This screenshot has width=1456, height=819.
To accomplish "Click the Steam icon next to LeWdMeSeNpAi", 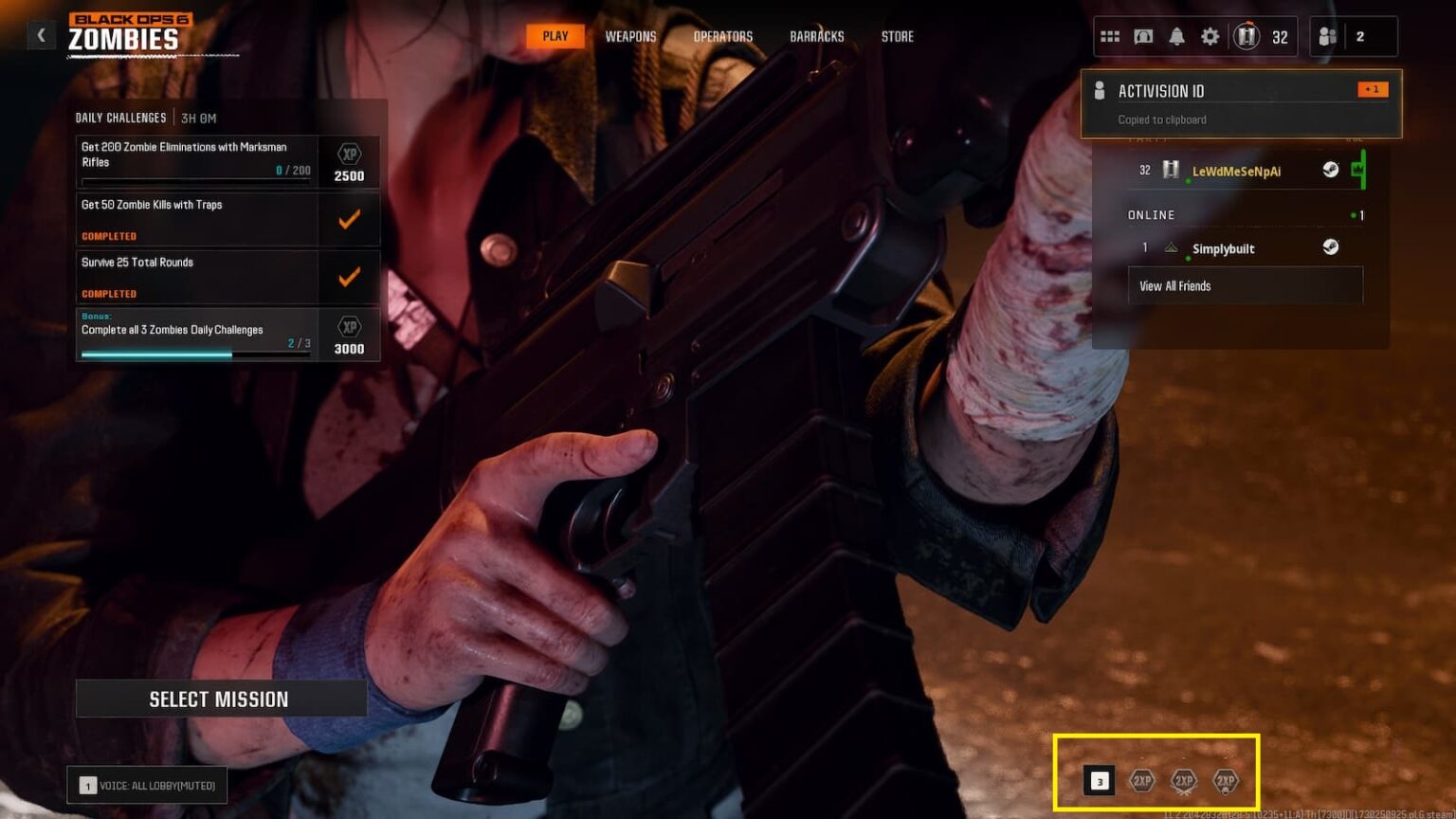I will (x=1330, y=170).
